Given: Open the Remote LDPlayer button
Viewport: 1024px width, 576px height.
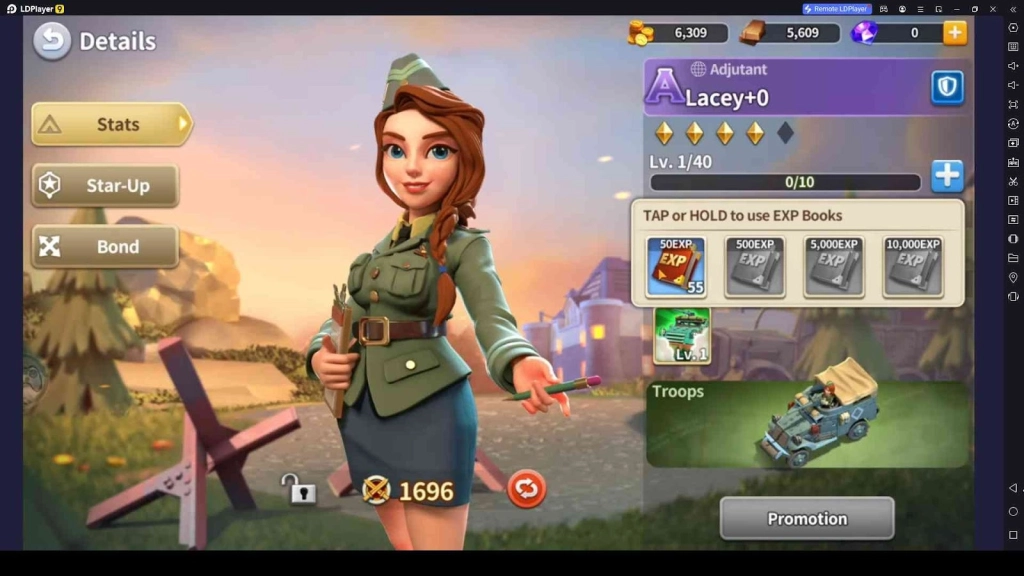Looking at the screenshot, I should click(836, 9).
